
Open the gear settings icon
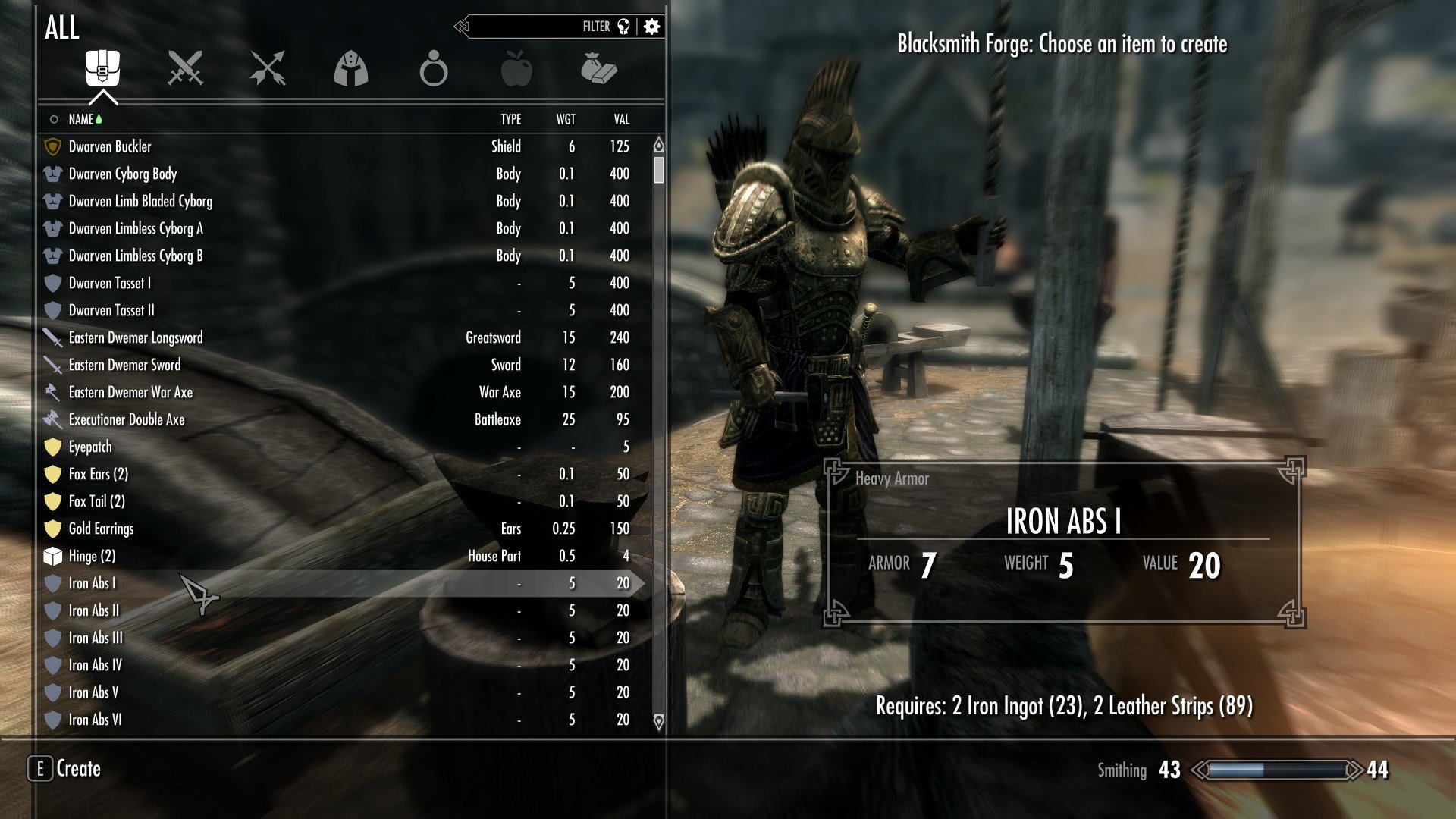tap(651, 27)
